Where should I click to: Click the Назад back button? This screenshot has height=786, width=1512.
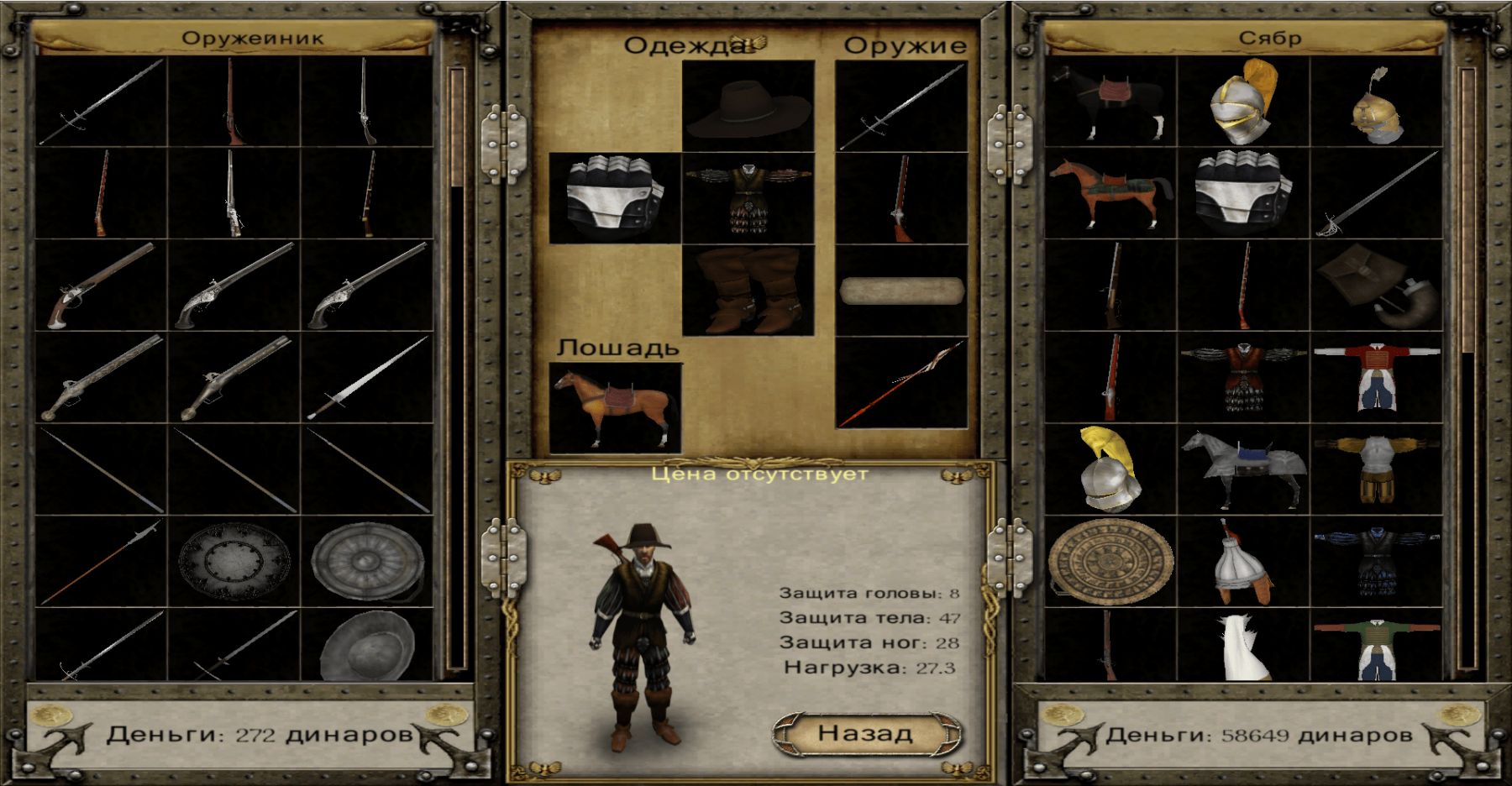866,733
